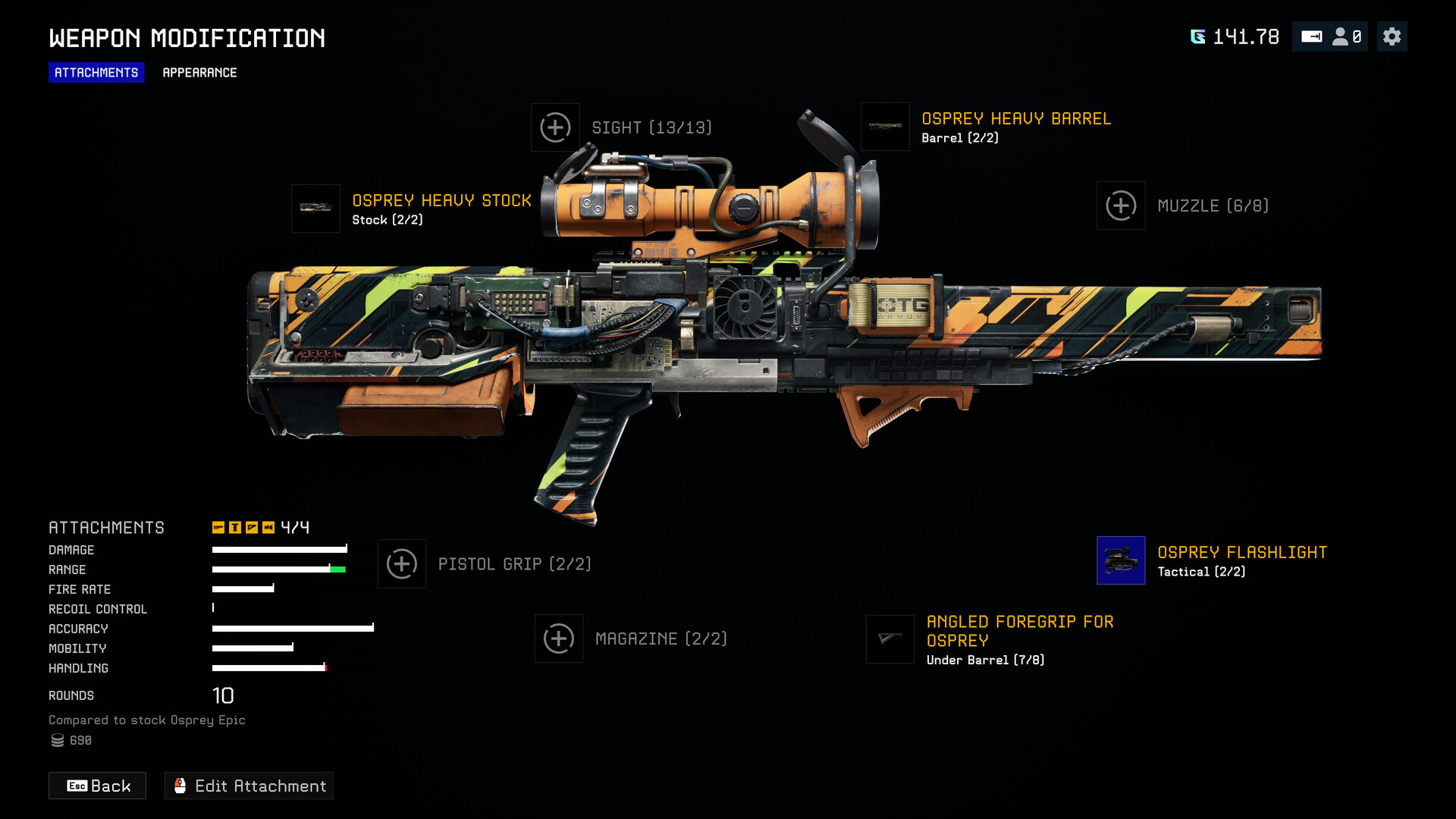The width and height of the screenshot is (1456, 819).
Task: Click the Edit Attachment button
Action: [x=249, y=786]
